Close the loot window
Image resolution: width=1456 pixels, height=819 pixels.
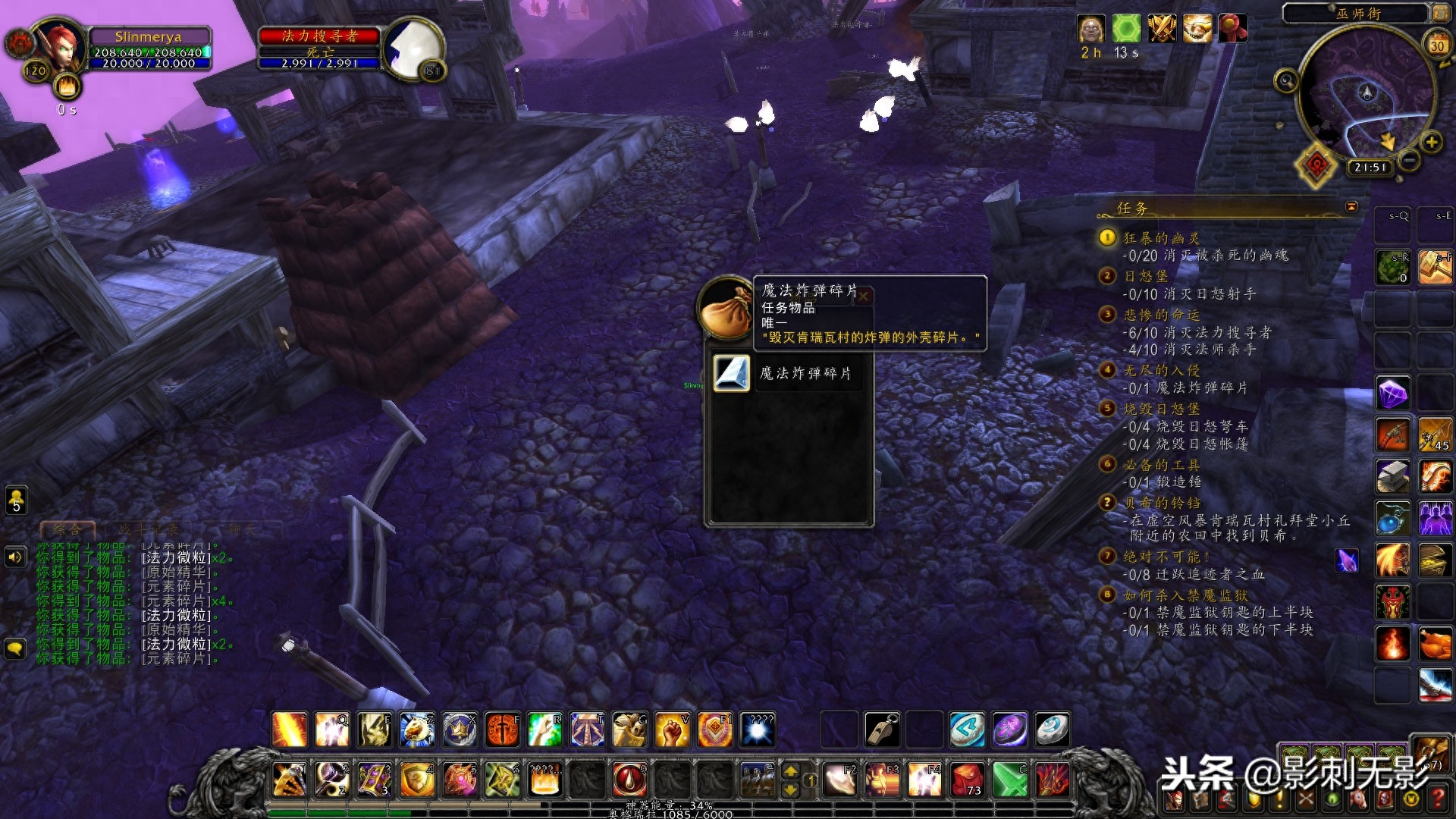(x=864, y=296)
